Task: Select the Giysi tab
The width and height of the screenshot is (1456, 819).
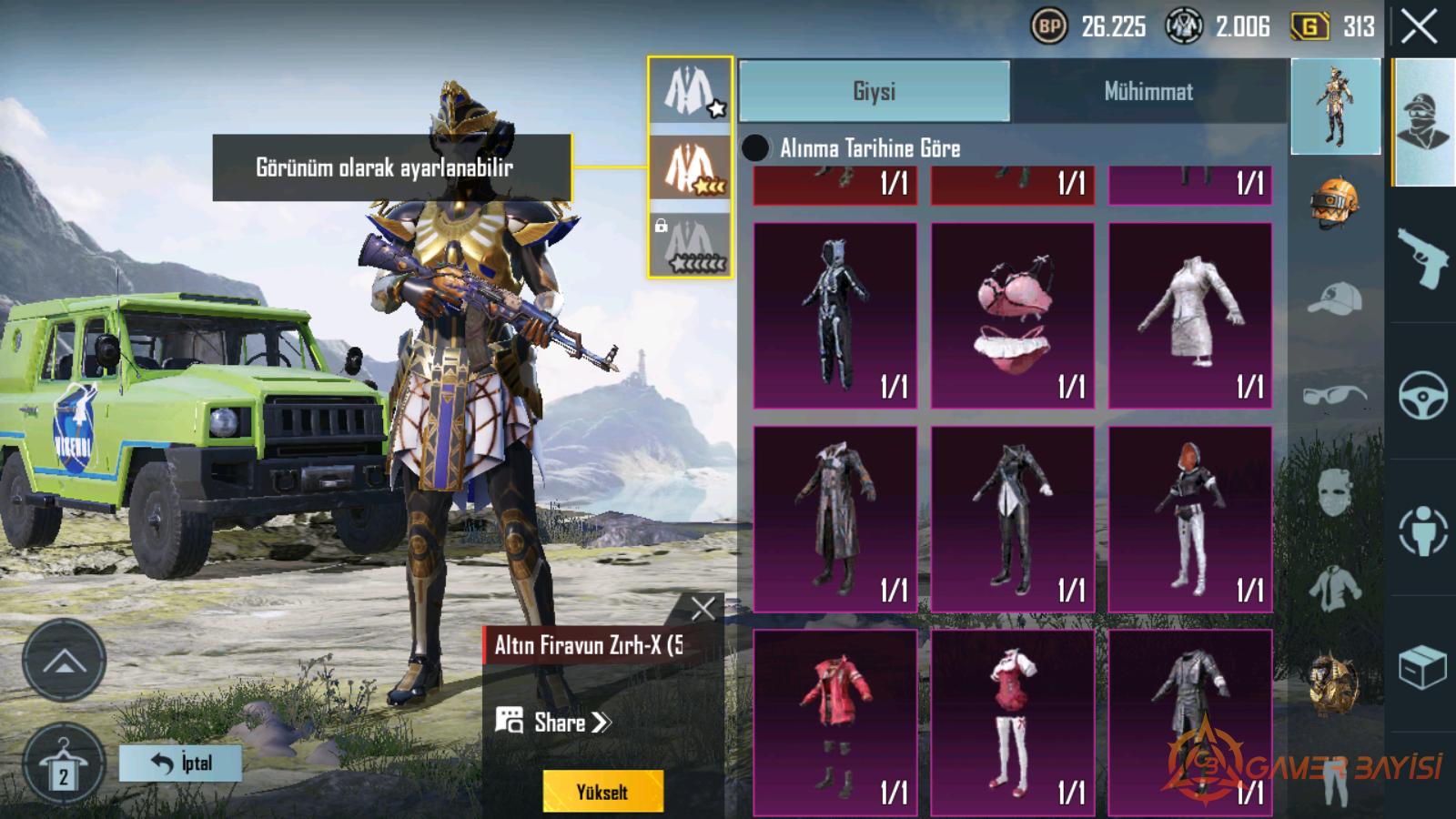Action: click(874, 91)
